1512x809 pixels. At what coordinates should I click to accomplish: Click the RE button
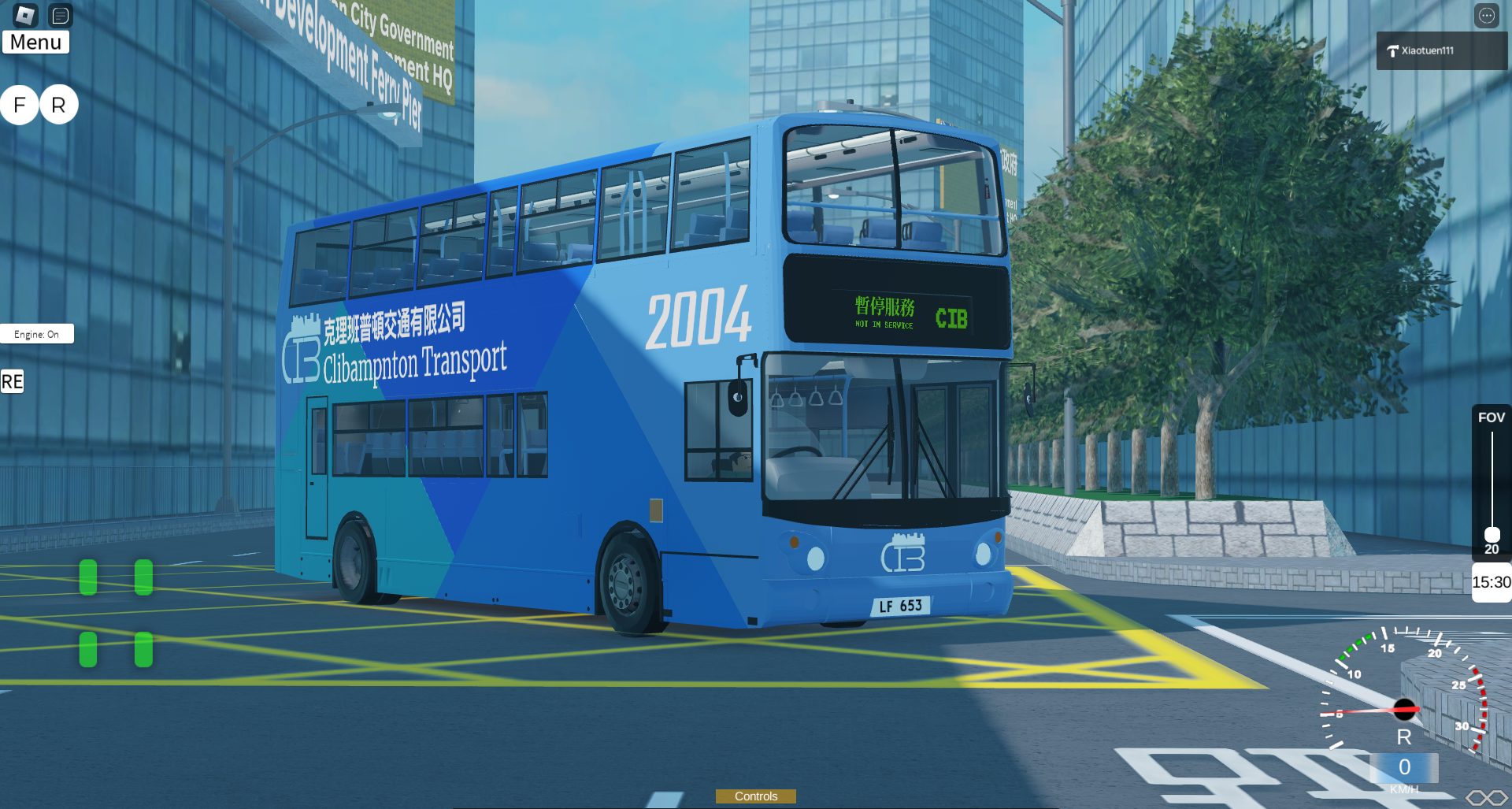coord(12,382)
